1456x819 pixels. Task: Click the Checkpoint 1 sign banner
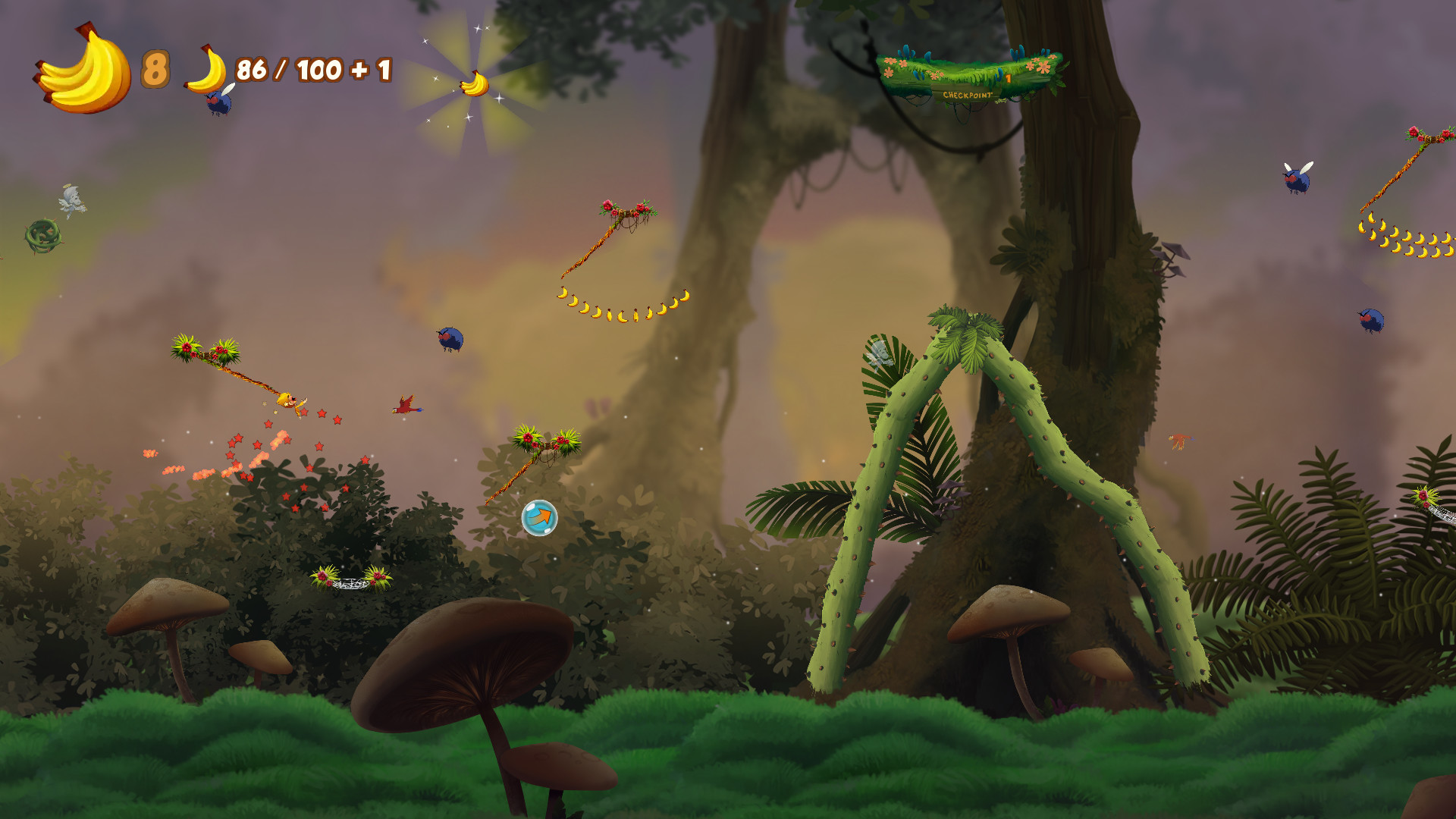tap(968, 93)
